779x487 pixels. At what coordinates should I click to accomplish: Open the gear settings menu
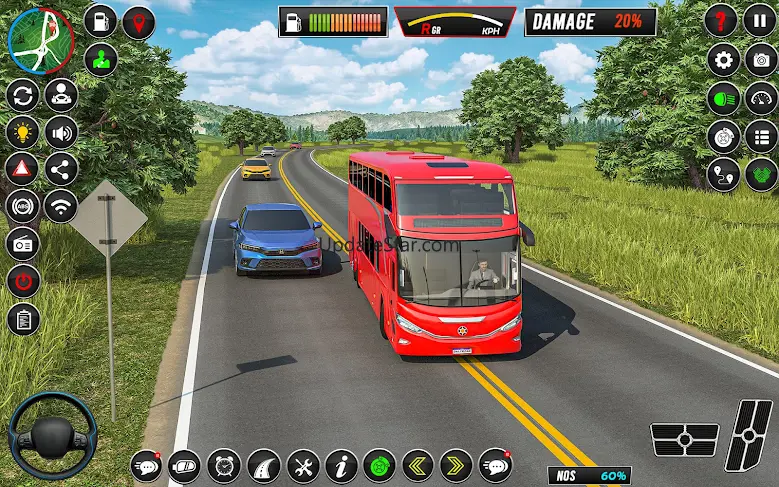point(723,60)
